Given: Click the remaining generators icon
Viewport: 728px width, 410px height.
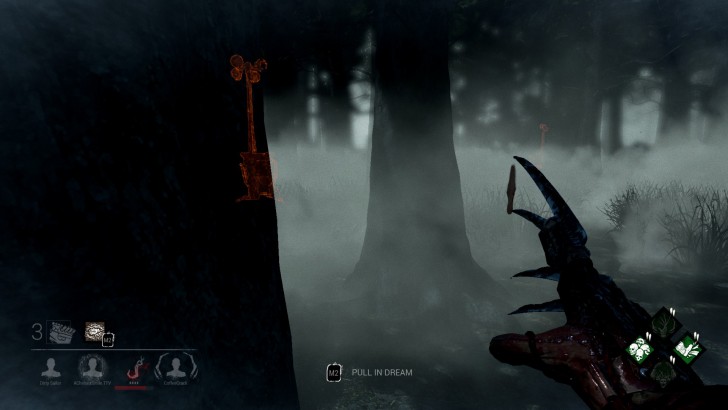Looking at the screenshot, I should pos(60,331).
